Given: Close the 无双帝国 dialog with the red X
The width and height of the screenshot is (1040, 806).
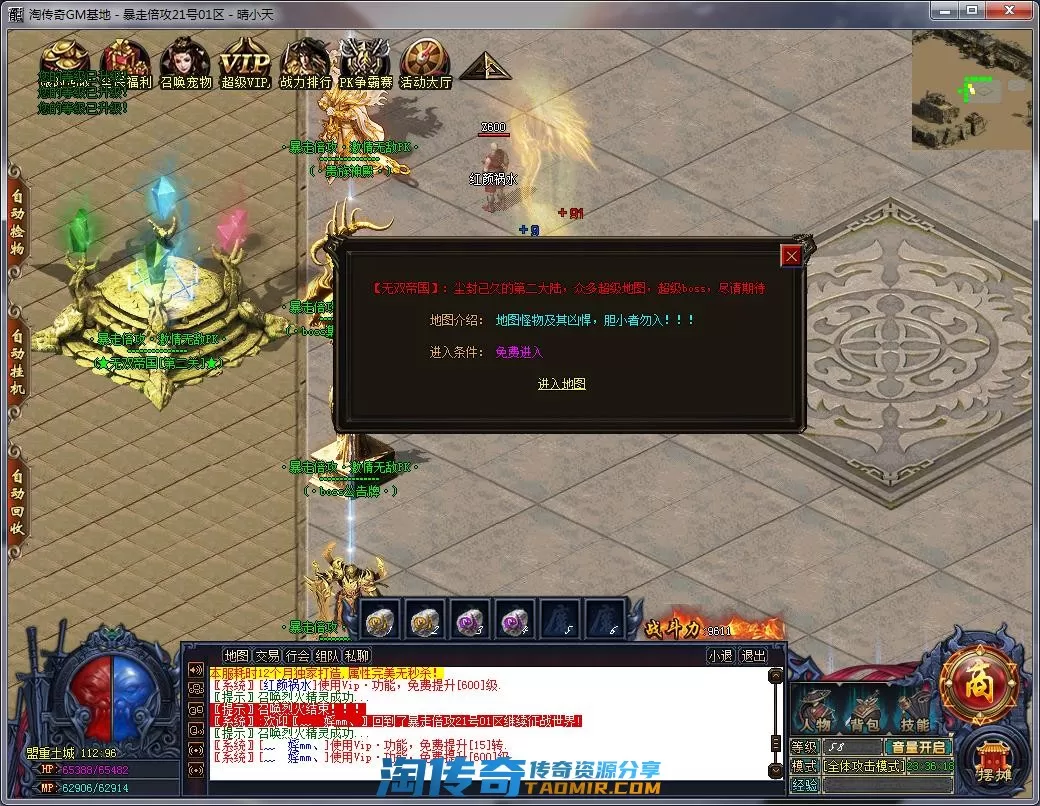Looking at the screenshot, I should (792, 256).
